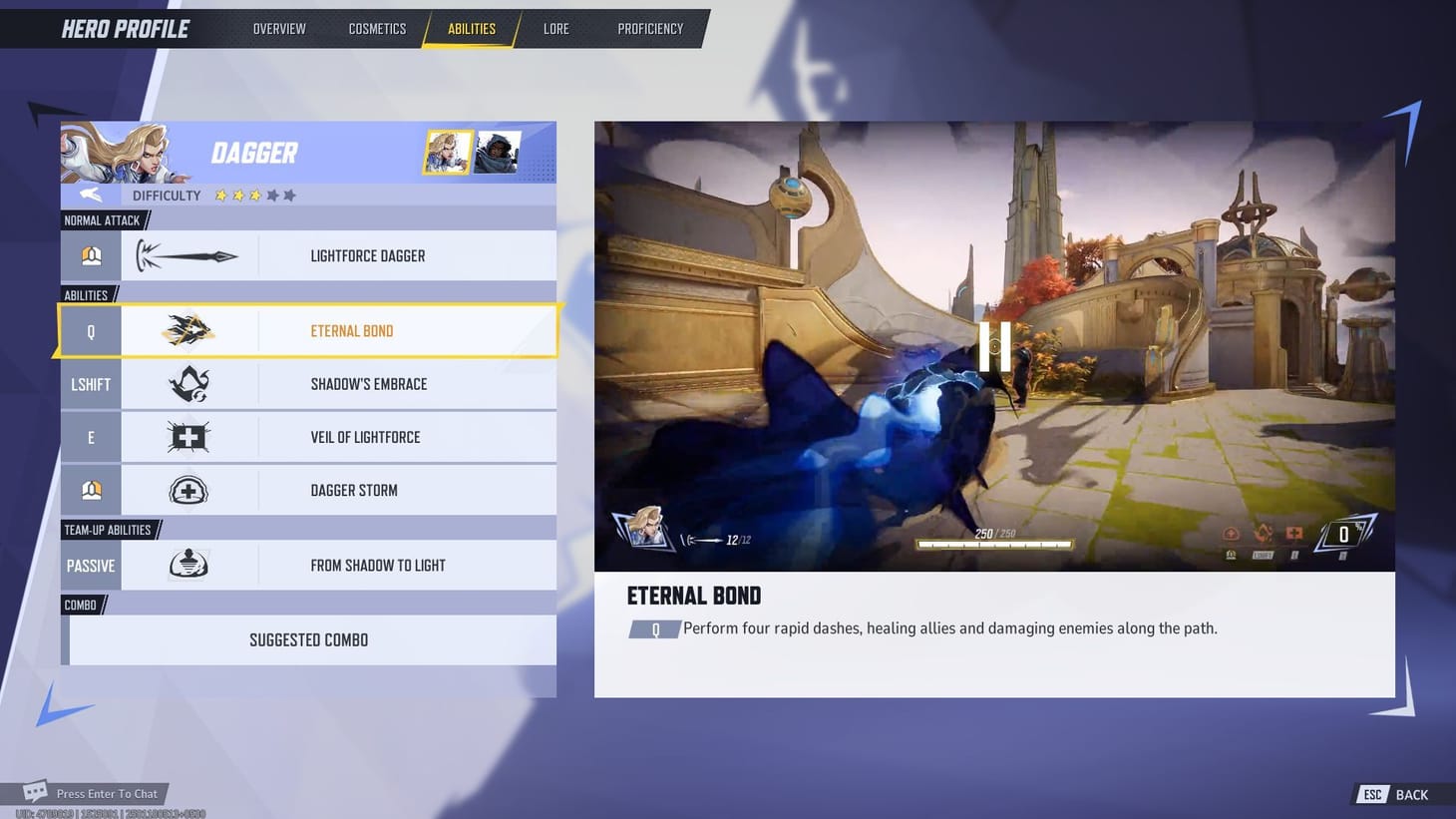Select the Dagger Storm ultimate icon
Viewport: 1456px width, 819px height.
pyautogui.click(x=187, y=490)
